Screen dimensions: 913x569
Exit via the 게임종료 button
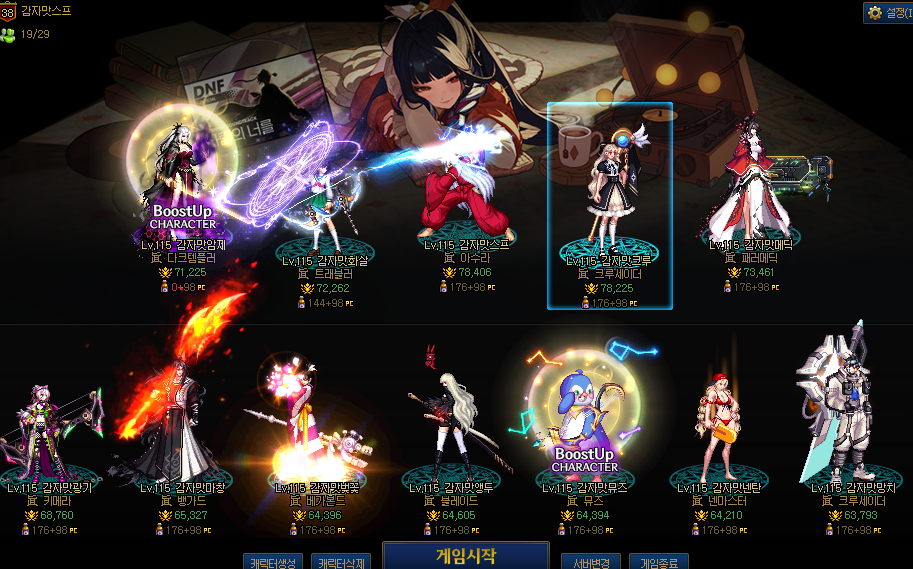658,561
